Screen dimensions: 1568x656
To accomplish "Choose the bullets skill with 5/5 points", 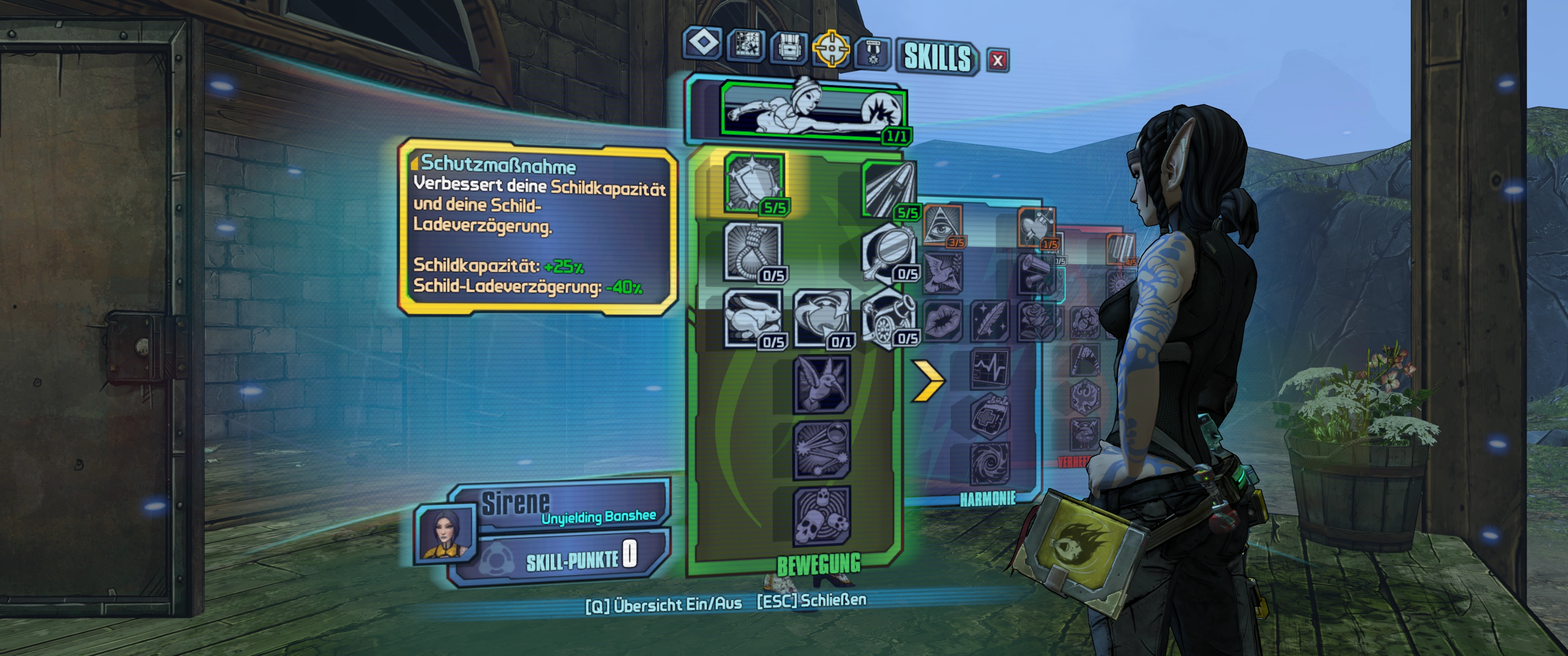I will tap(889, 189).
